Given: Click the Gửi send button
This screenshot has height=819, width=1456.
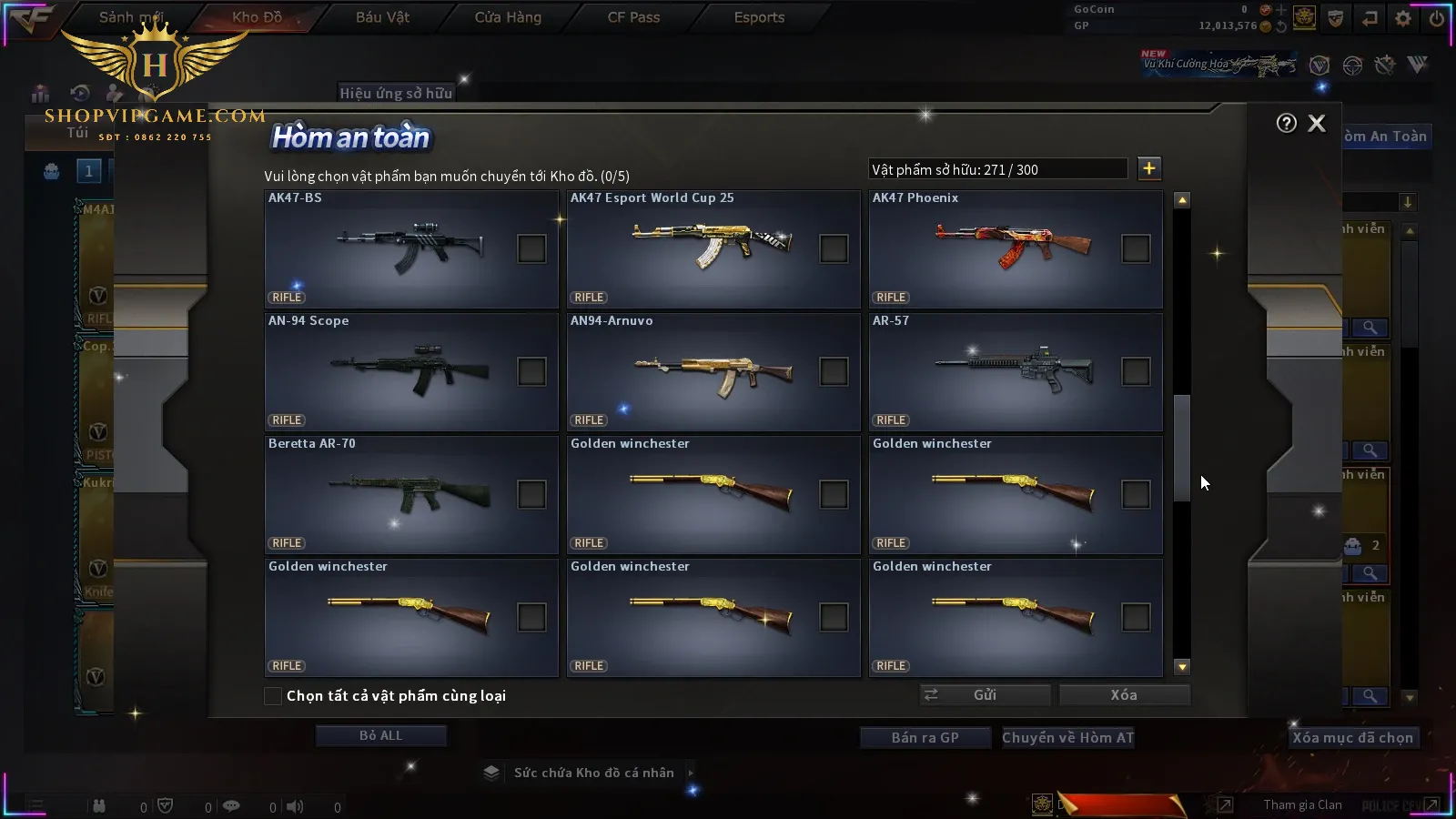Looking at the screenshot, I should 985,695.
